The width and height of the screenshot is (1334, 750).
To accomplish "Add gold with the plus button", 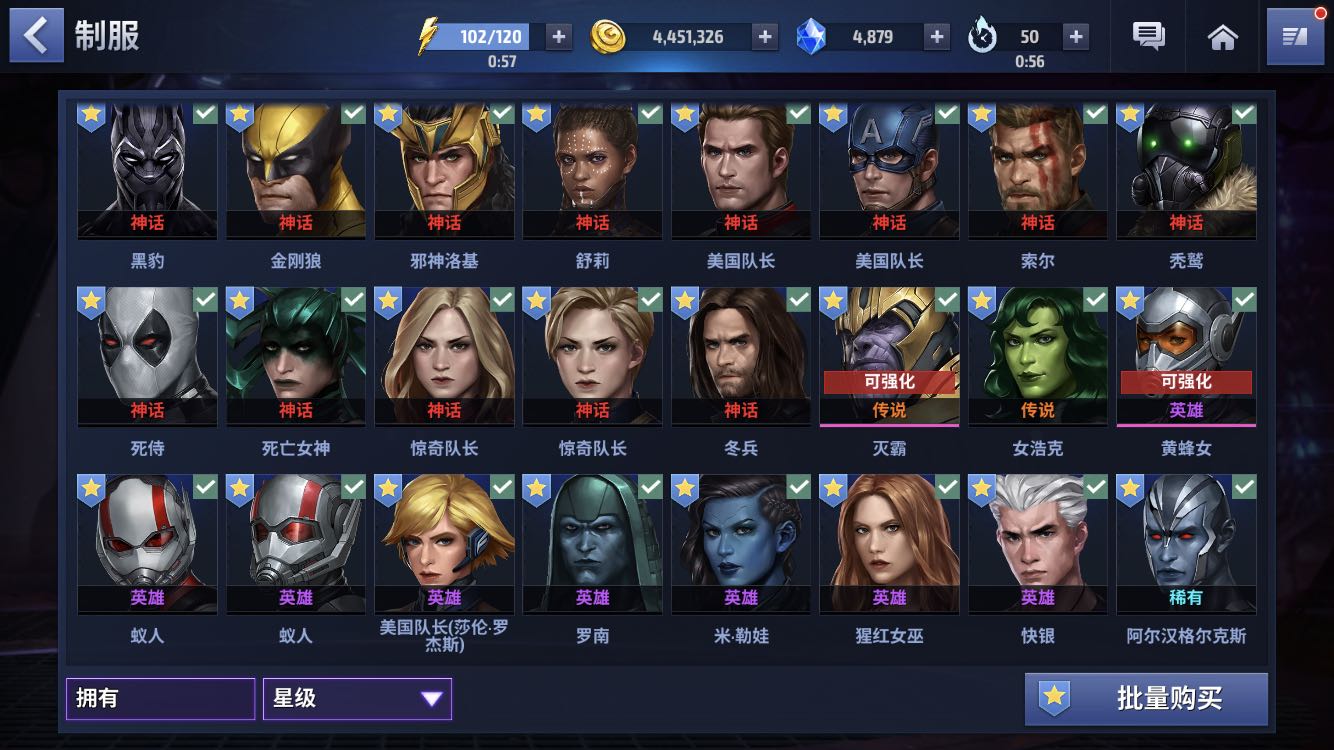I will point(765,37).
